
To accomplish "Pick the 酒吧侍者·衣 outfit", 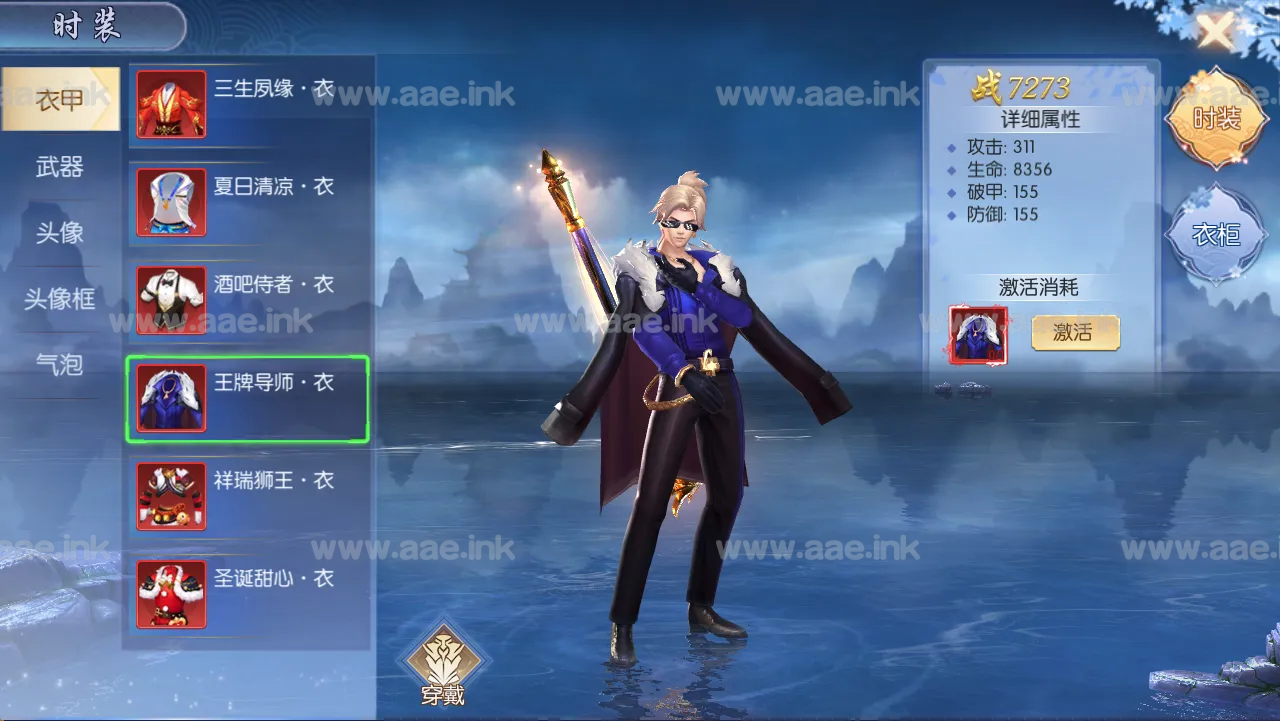I will 248,300.
